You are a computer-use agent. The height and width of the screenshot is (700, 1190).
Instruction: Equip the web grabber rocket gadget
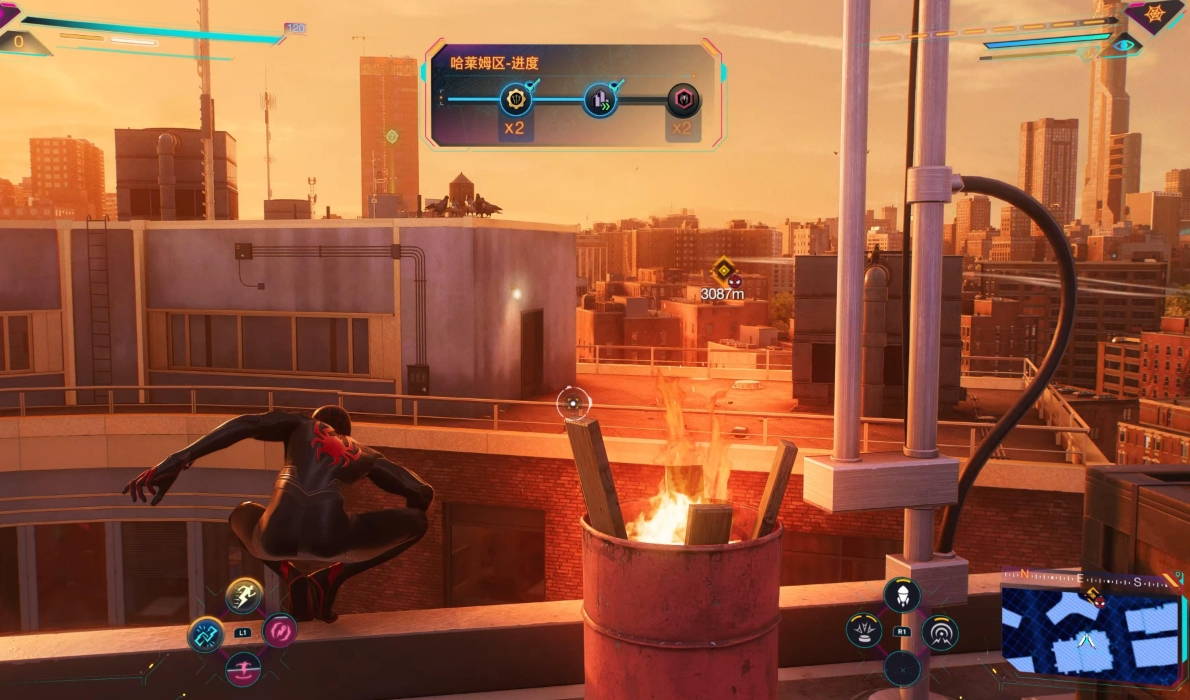click(x=901, y=596)
